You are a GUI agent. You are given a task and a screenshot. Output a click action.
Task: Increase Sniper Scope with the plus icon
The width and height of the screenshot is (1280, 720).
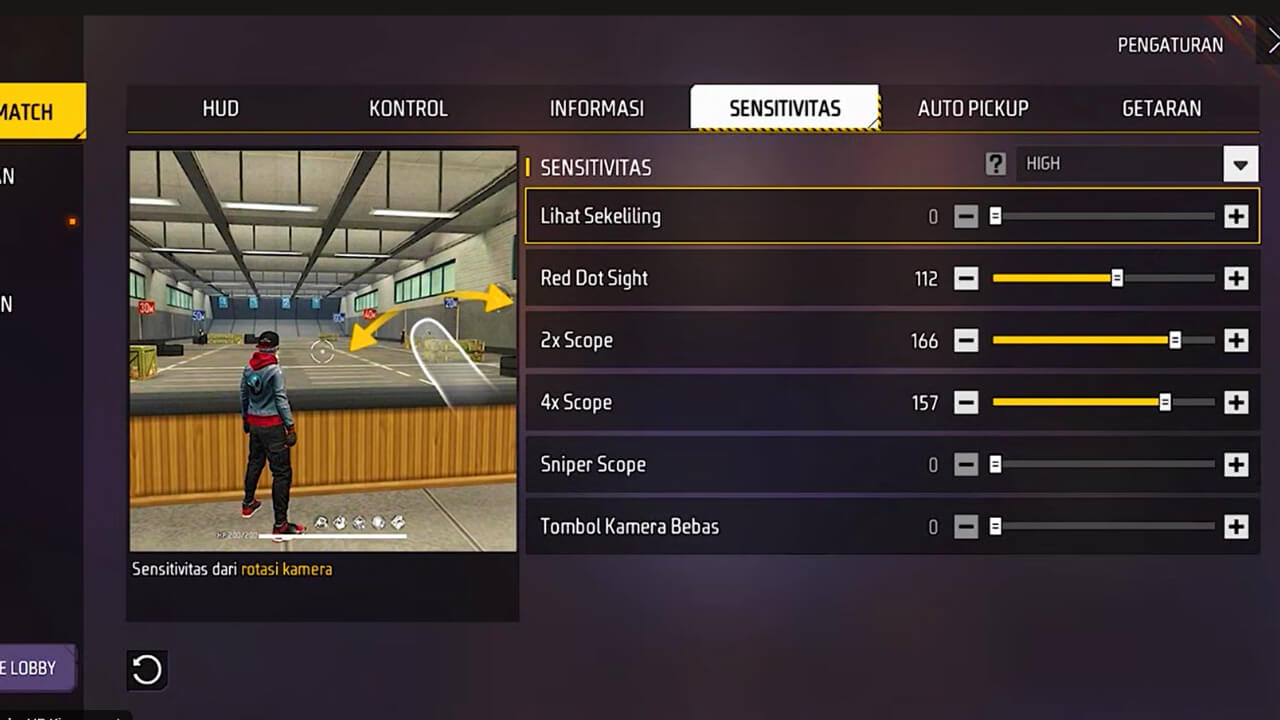click(1236, 464)
